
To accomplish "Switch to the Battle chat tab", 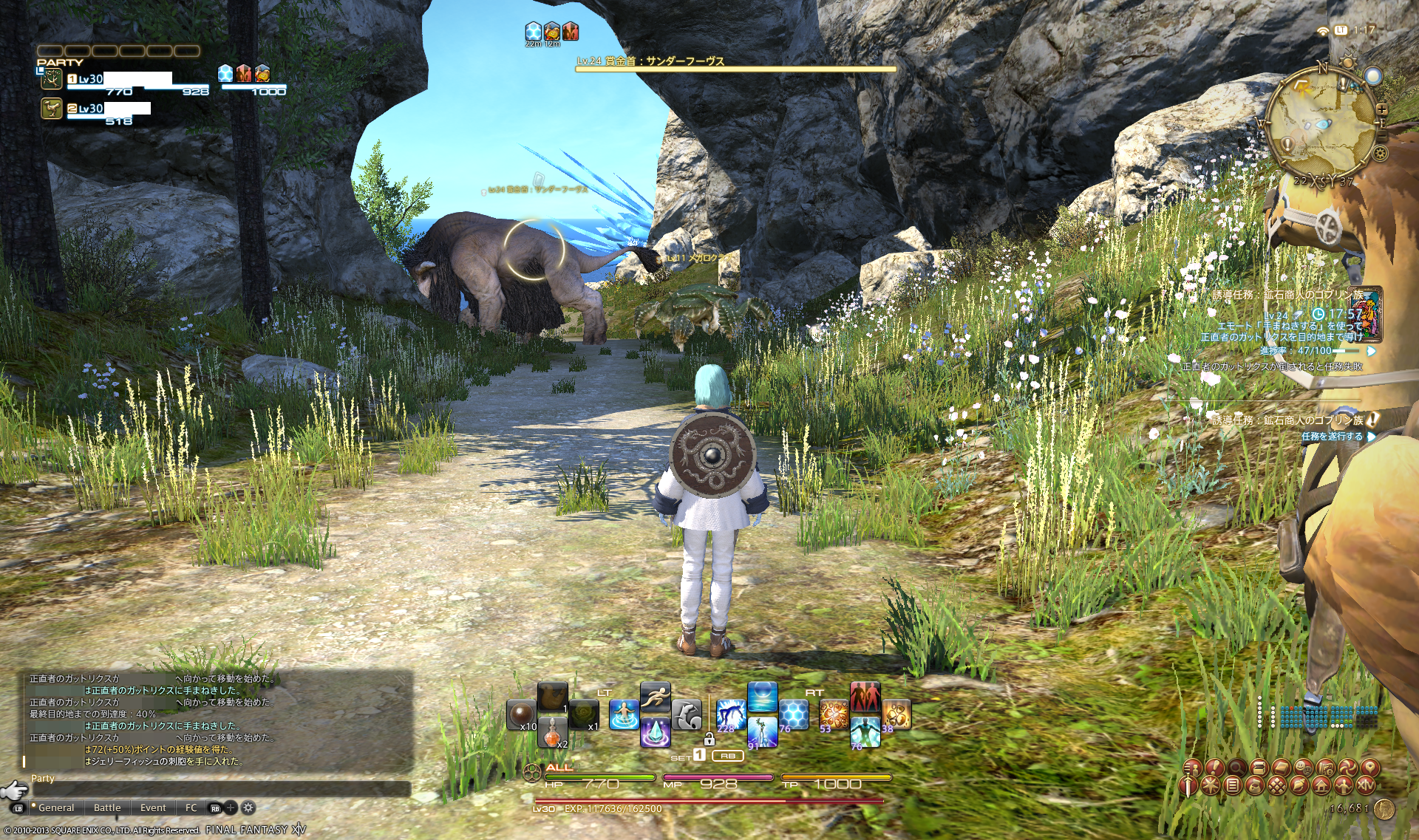I will click(107, 808).
